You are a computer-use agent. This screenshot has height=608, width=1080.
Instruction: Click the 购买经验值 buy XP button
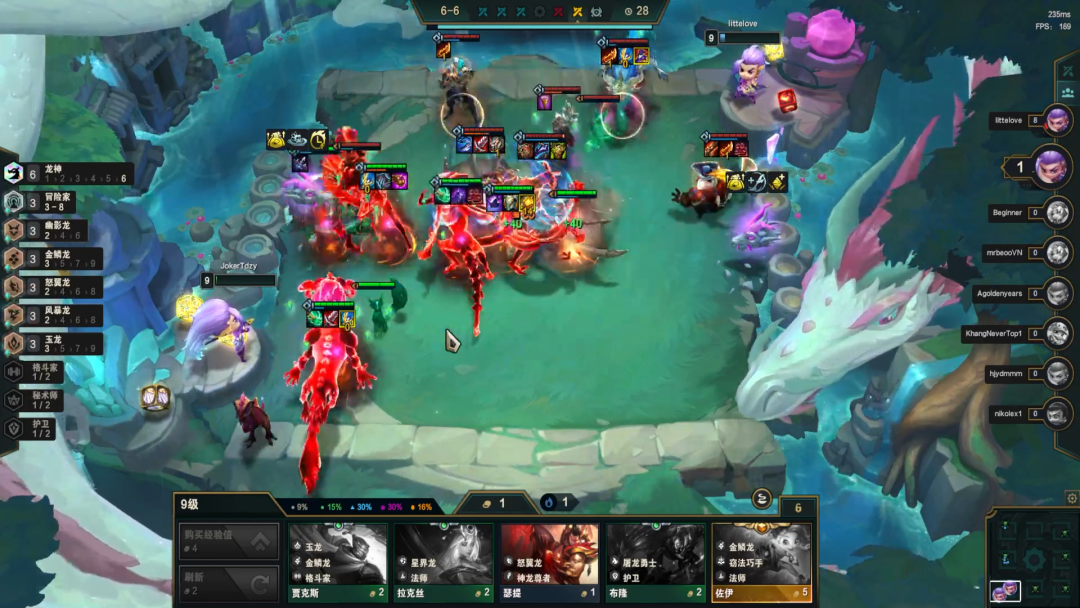tap(229, 541)
